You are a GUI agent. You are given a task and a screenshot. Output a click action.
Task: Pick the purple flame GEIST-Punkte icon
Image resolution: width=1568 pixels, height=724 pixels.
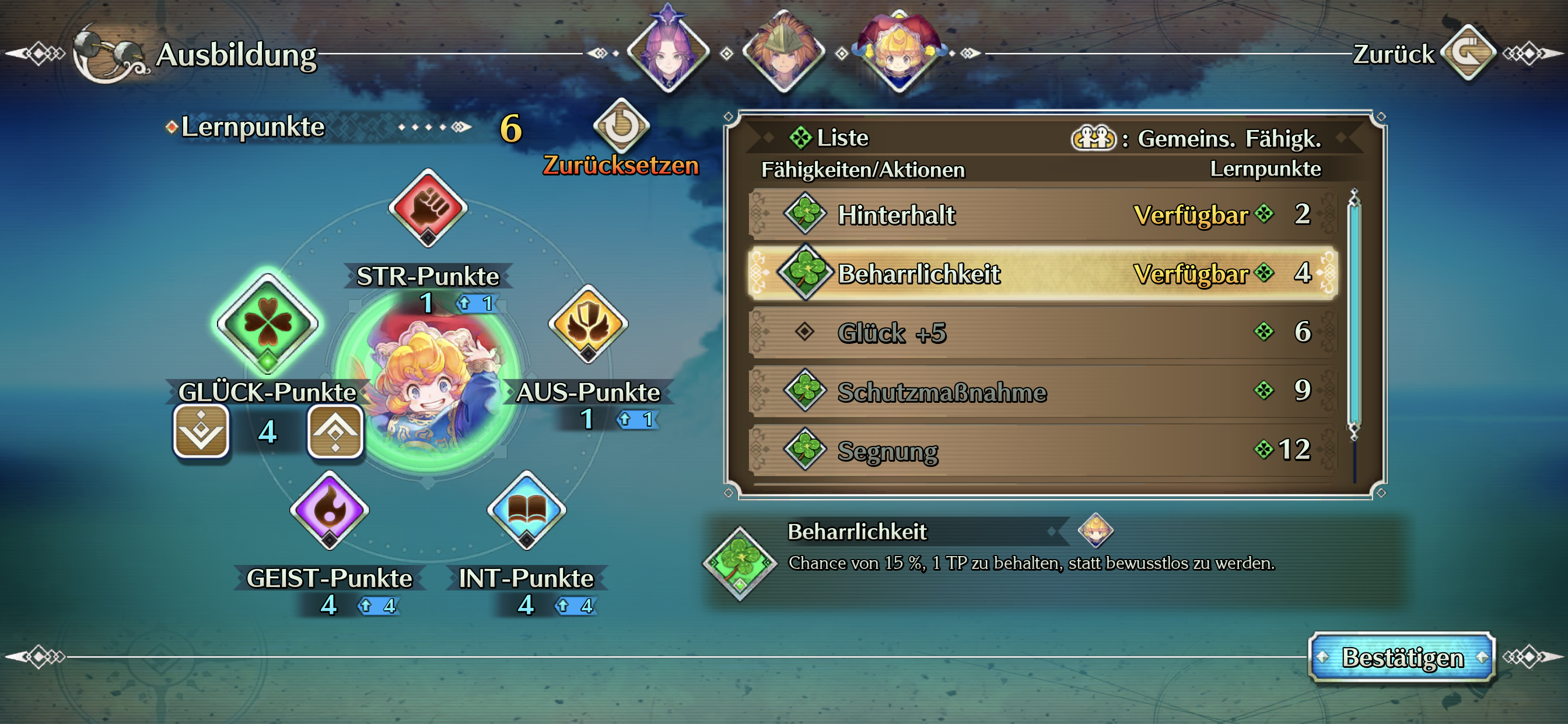pyautogui.click(x=330, y=510)
